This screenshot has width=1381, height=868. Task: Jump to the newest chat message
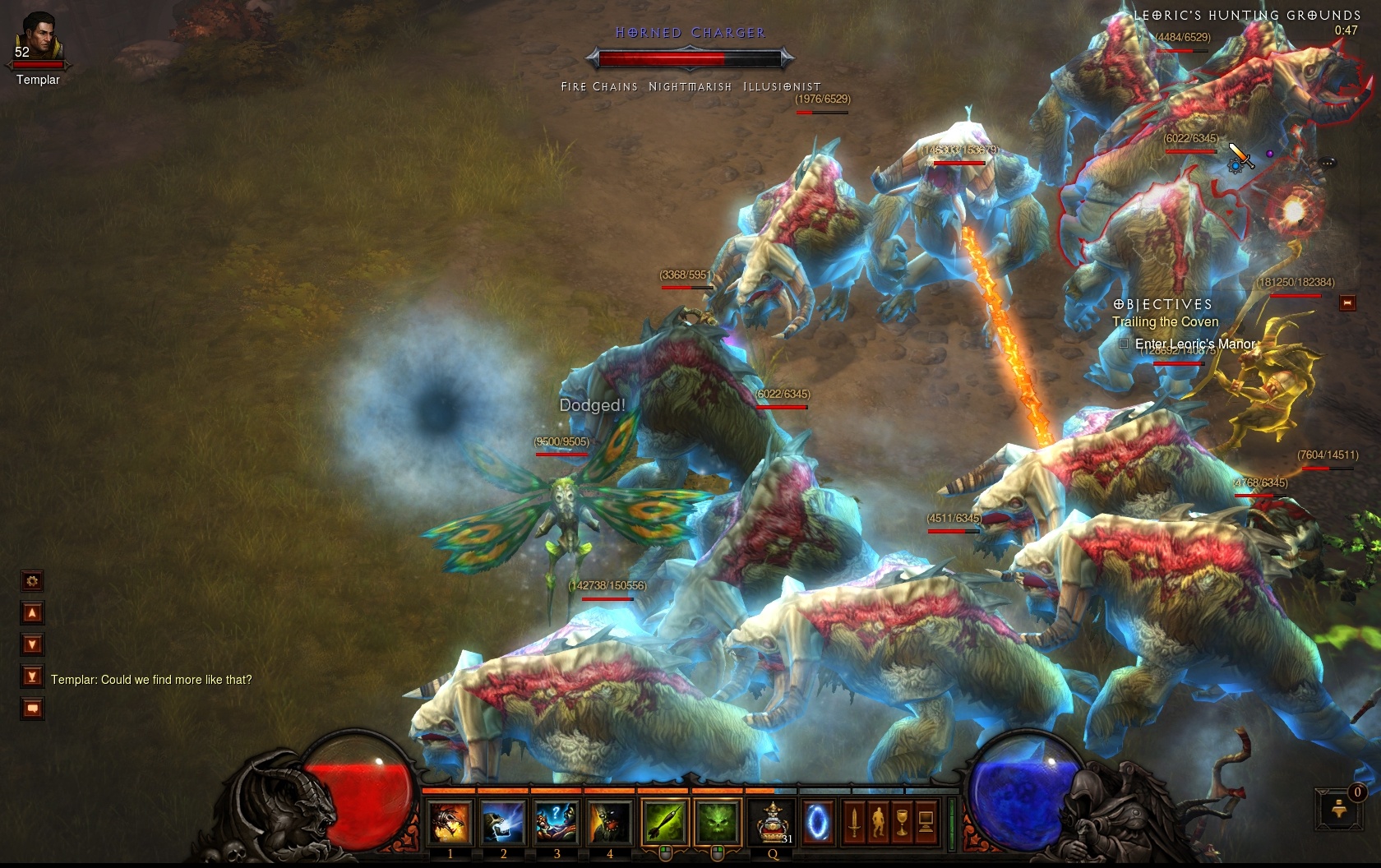(x=32, y=676)
